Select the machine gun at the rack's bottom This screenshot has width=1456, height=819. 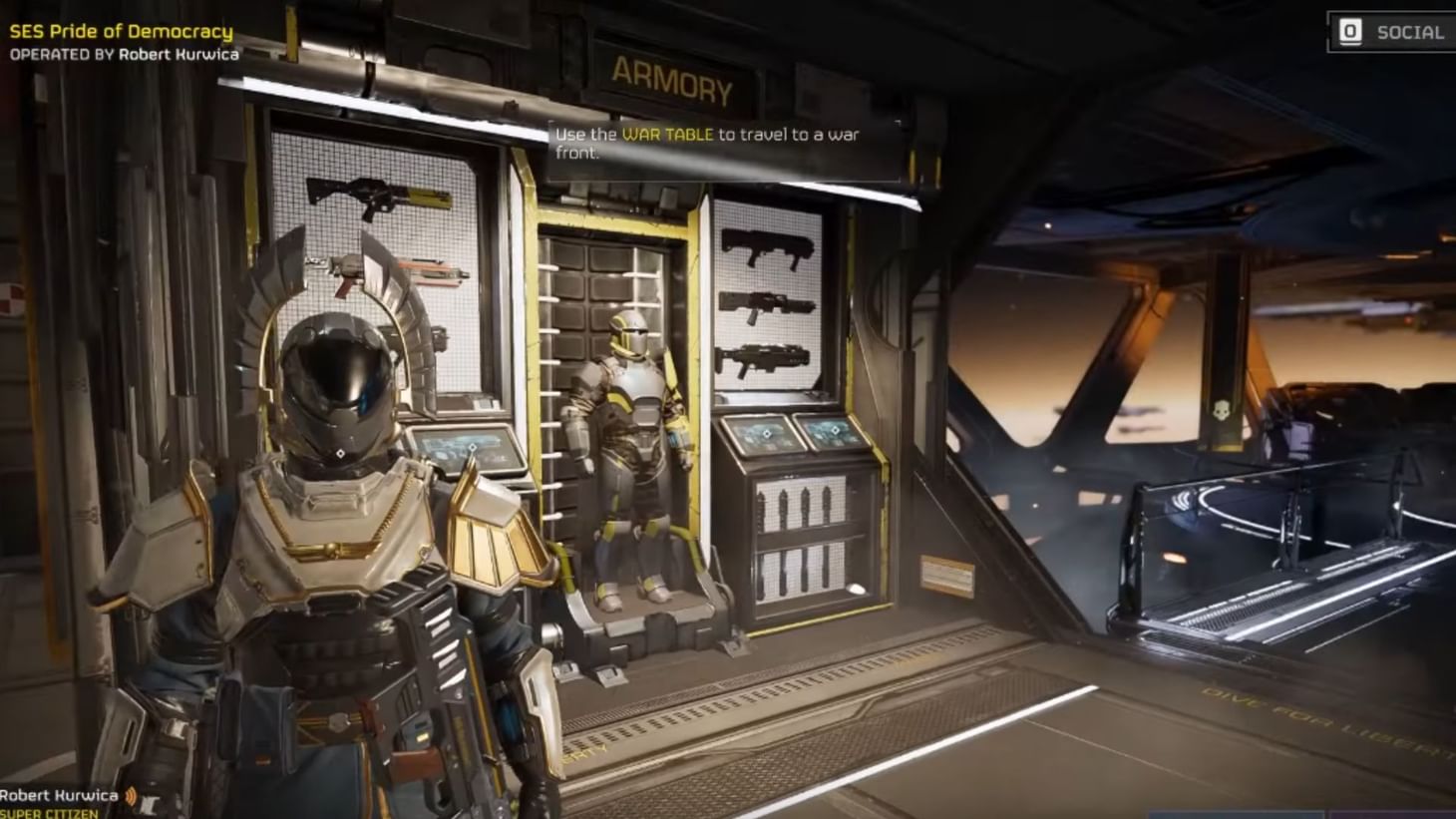click(766, 356)
